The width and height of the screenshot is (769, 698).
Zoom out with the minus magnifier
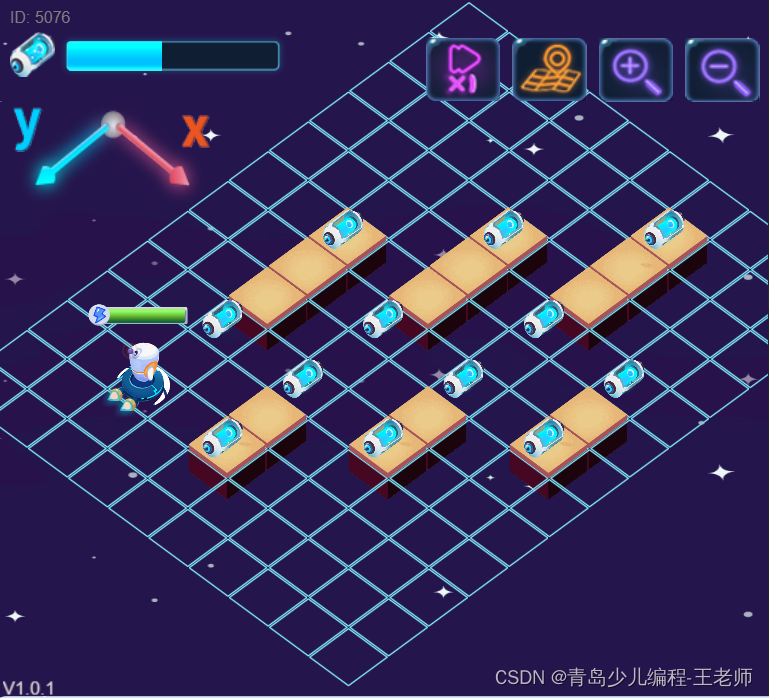click(722, 69)
